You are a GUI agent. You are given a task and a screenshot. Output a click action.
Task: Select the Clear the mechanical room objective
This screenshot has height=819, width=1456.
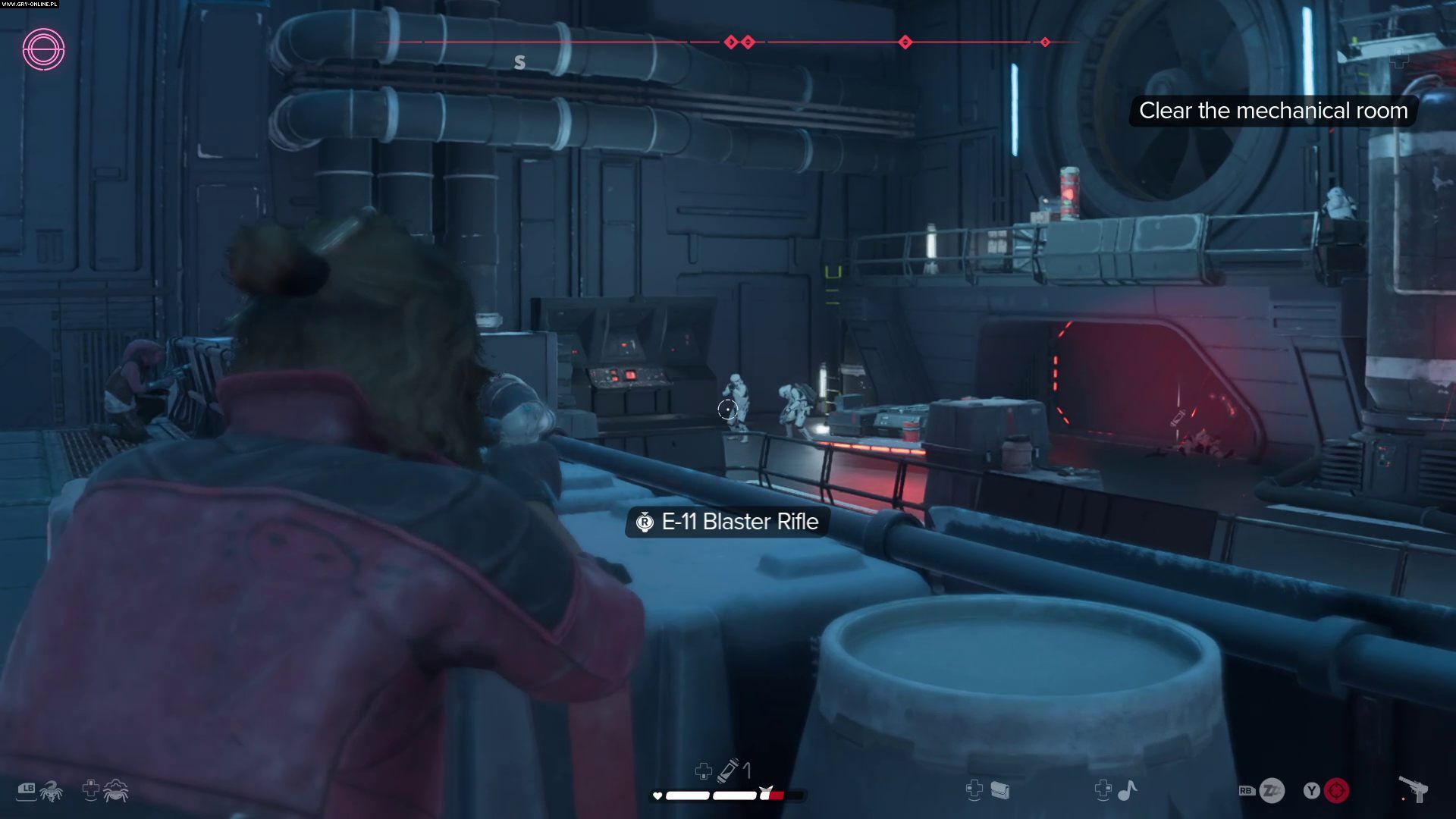pyautogui.click(x=1272, y=111)
